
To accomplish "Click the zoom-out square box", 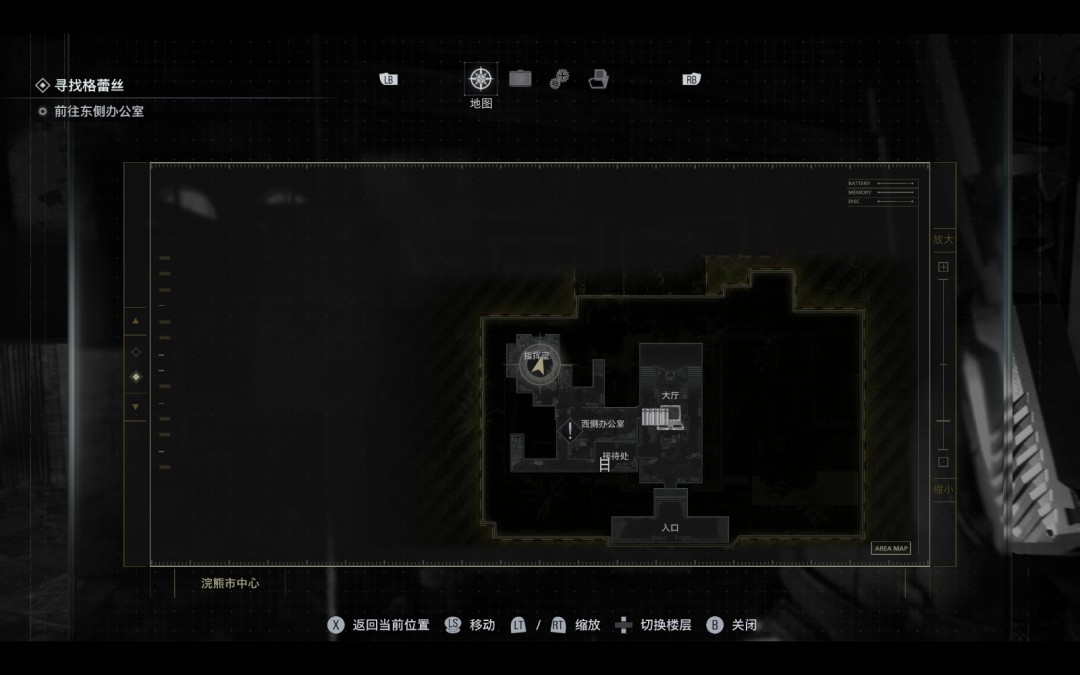I will click(x=942, y=462).
